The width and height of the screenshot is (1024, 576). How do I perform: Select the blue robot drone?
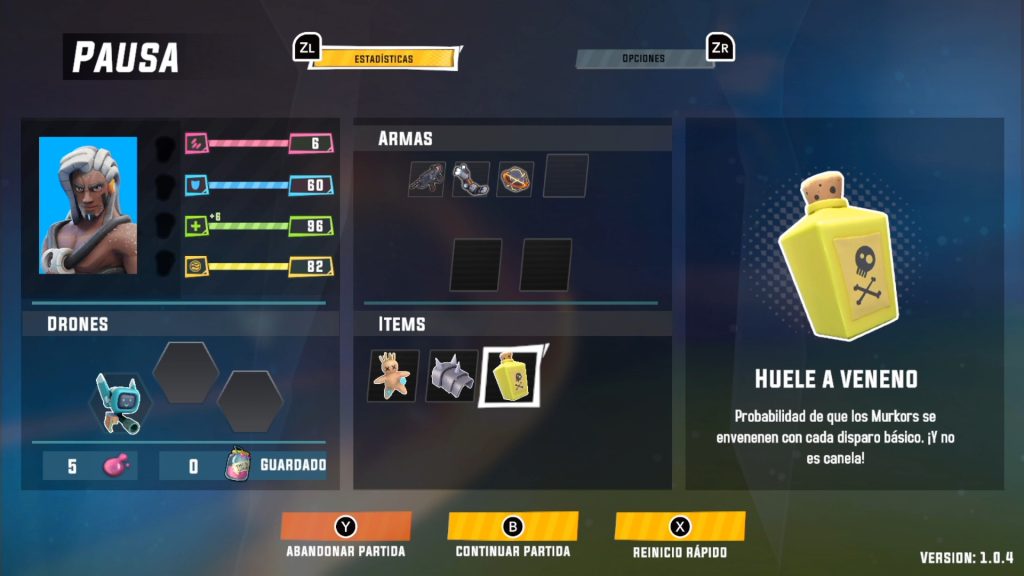click(x=119, y=402)
